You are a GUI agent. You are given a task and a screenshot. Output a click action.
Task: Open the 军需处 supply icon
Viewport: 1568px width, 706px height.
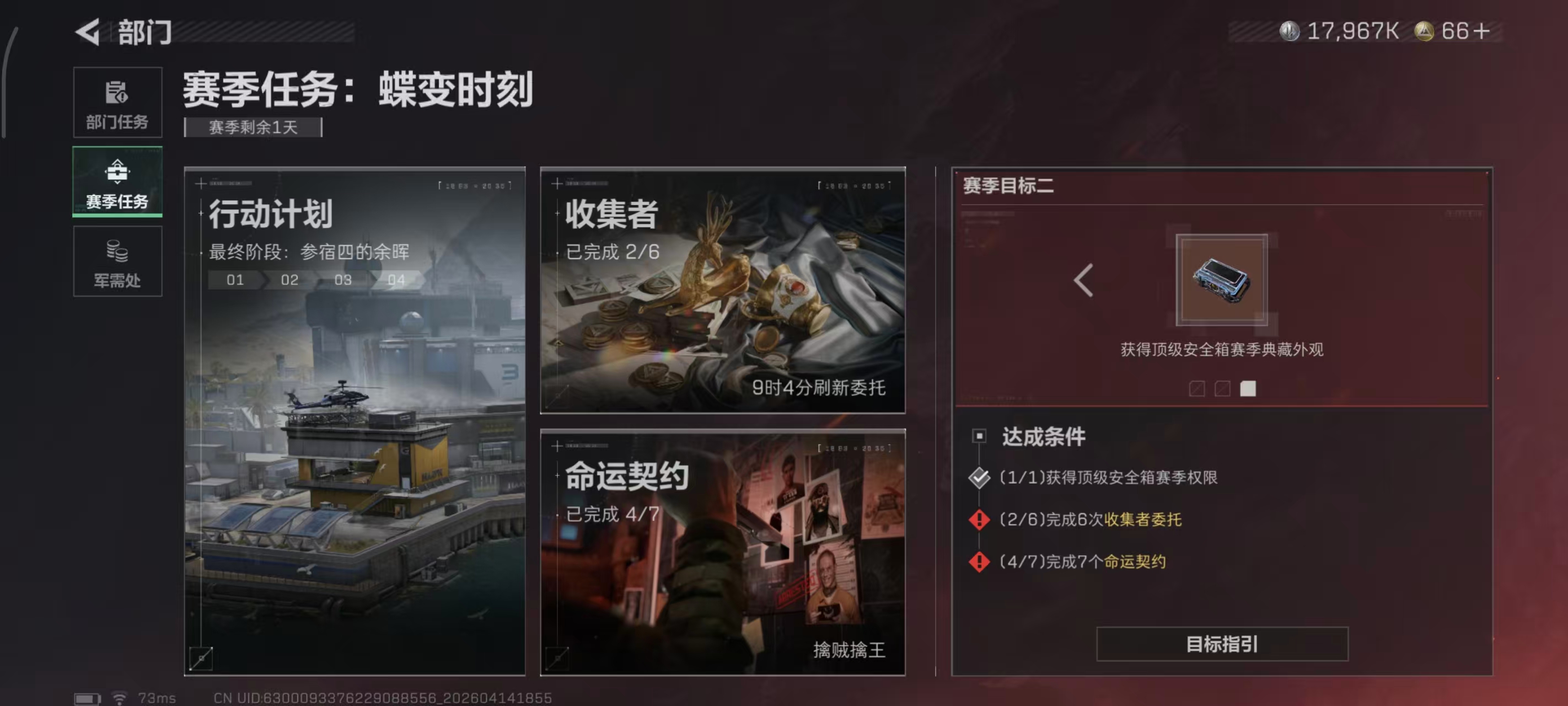click(117, 262)
